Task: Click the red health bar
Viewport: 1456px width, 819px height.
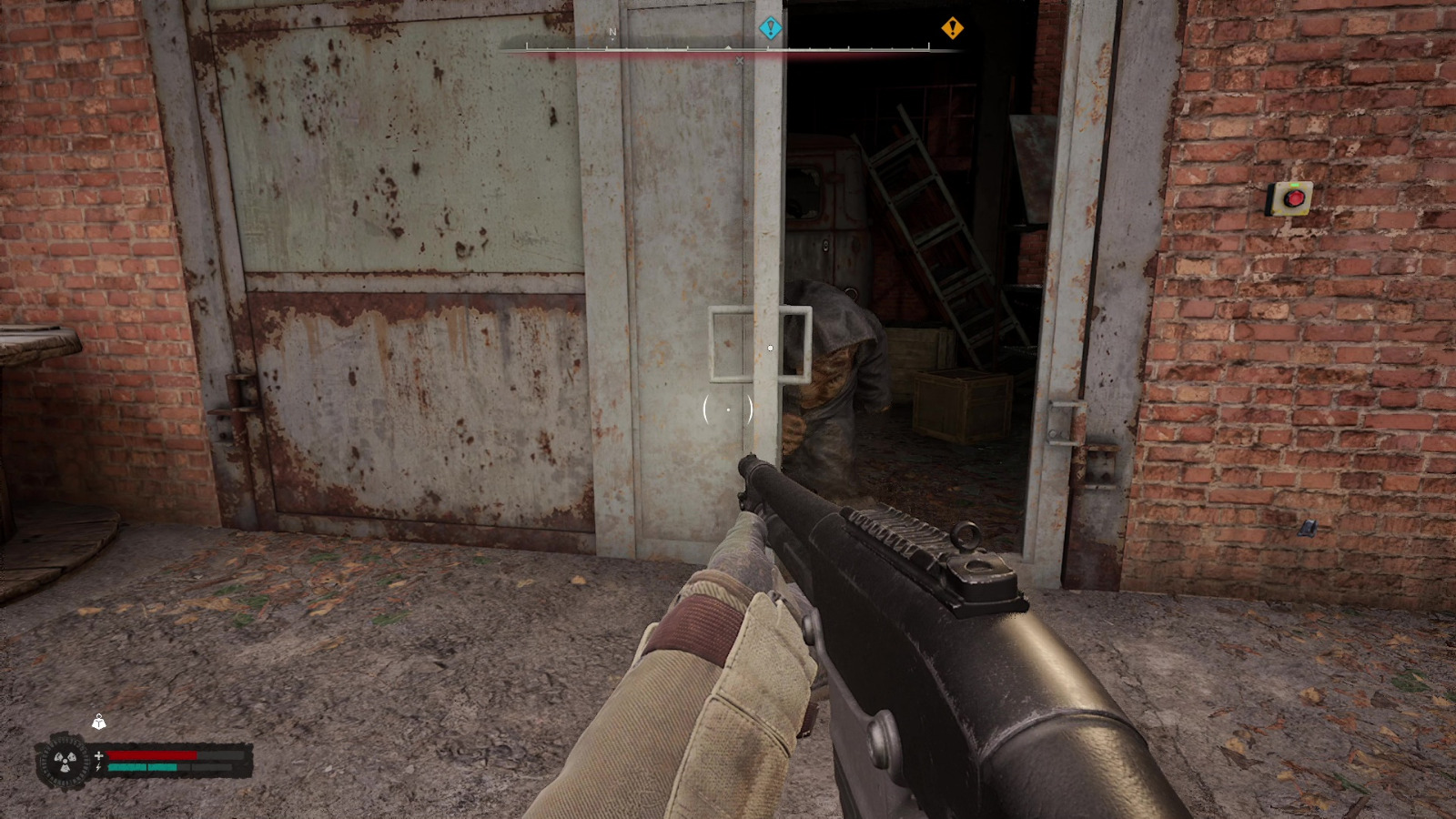Action: coord(150,753)
